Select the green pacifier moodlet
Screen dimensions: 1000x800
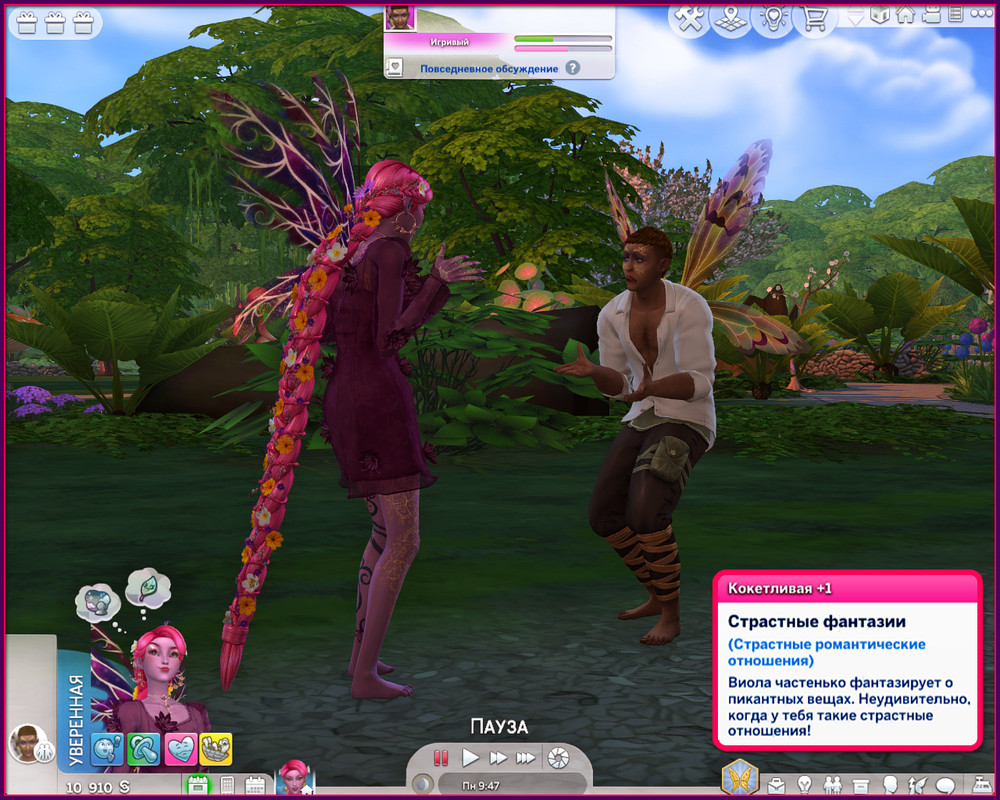coord(144,749)
